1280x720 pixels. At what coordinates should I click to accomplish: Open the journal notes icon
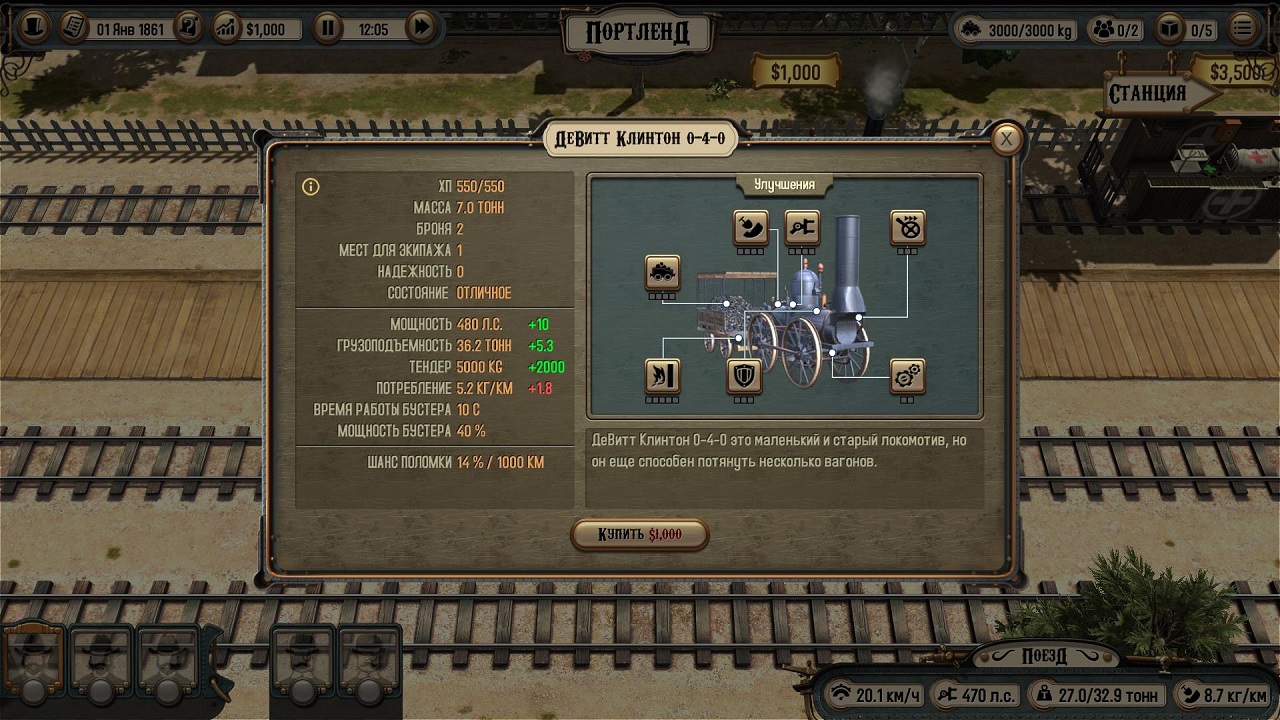(73, 27)
